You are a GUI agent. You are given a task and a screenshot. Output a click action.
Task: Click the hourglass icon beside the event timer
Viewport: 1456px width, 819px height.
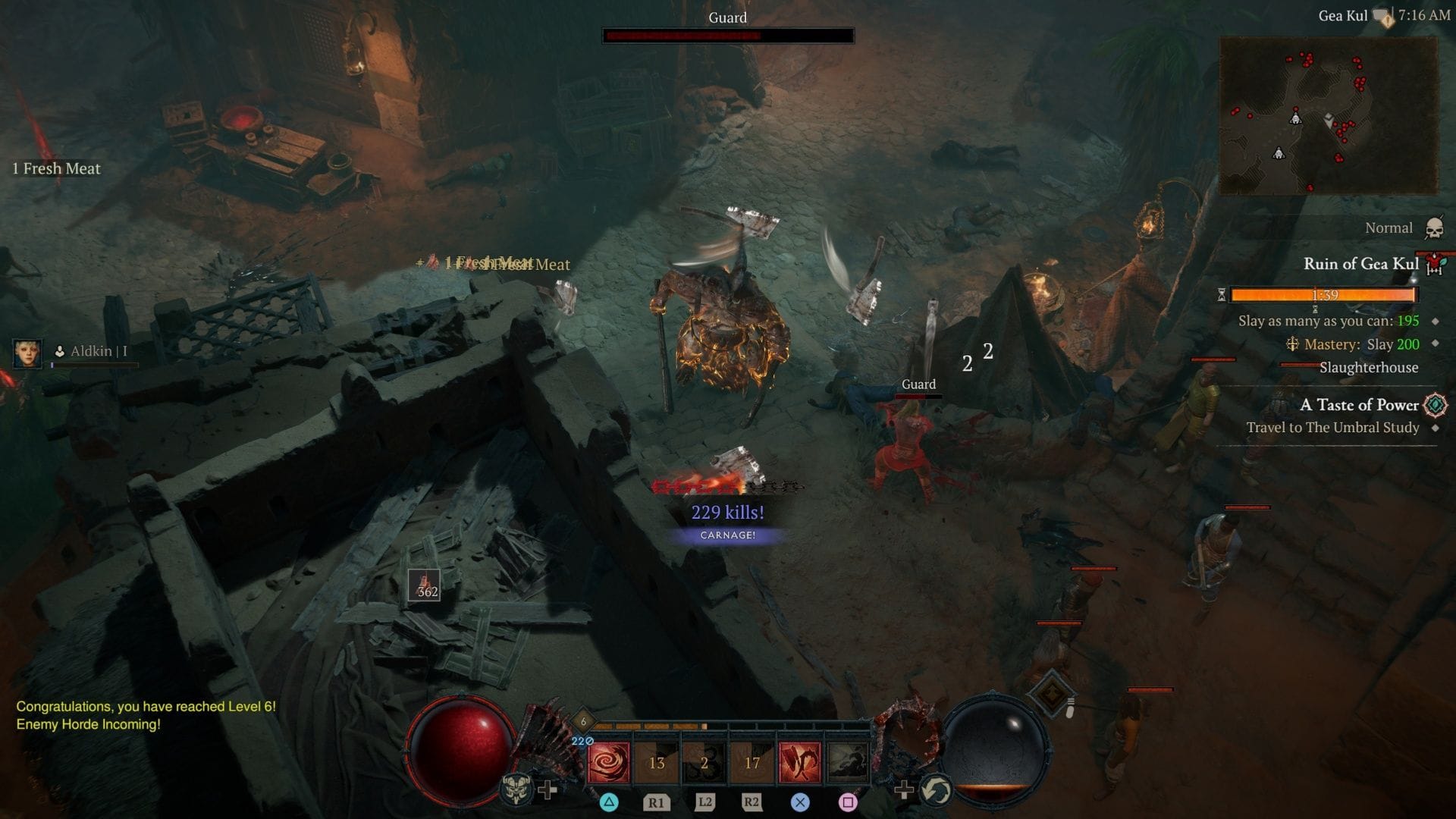pyautogui.click(x=1222, y=296)
